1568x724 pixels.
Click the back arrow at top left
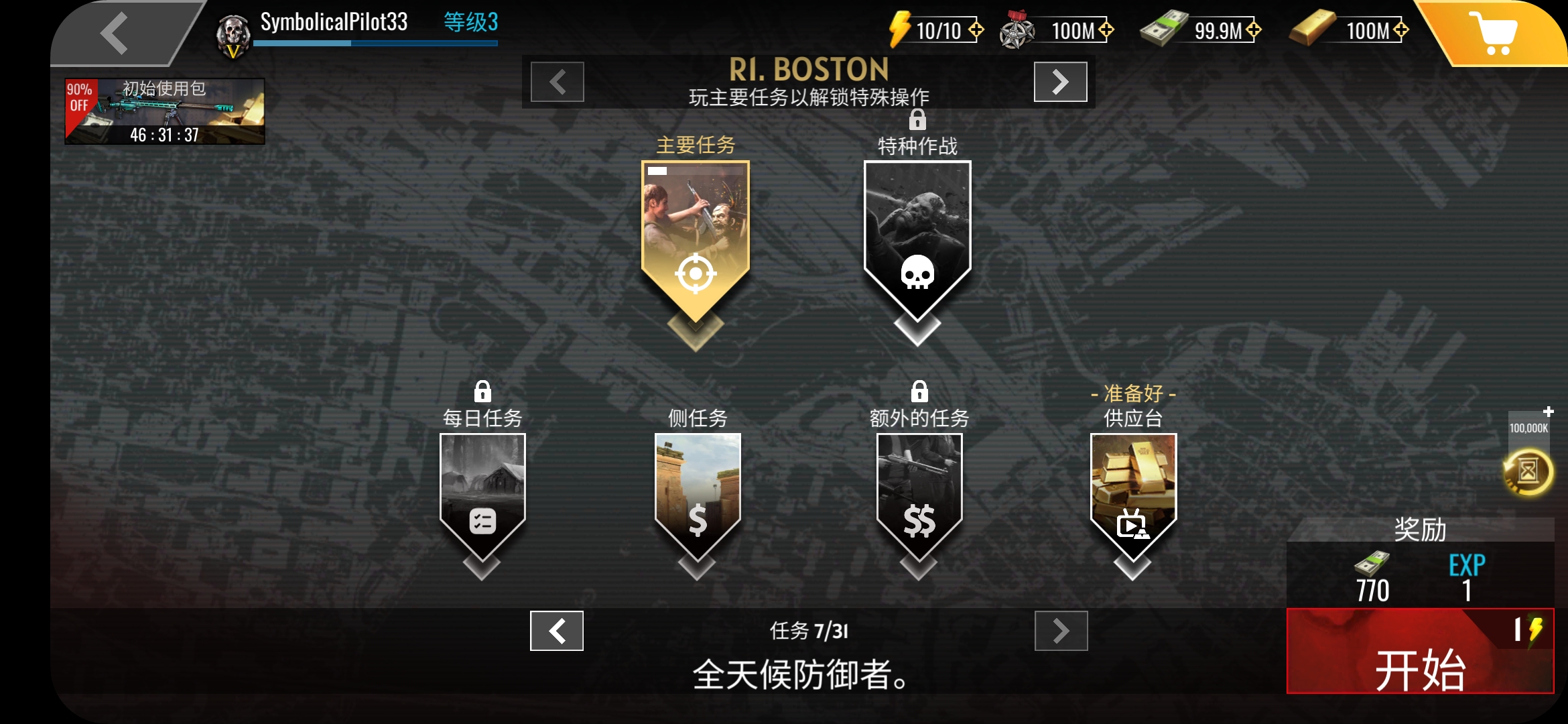point(115,32)
